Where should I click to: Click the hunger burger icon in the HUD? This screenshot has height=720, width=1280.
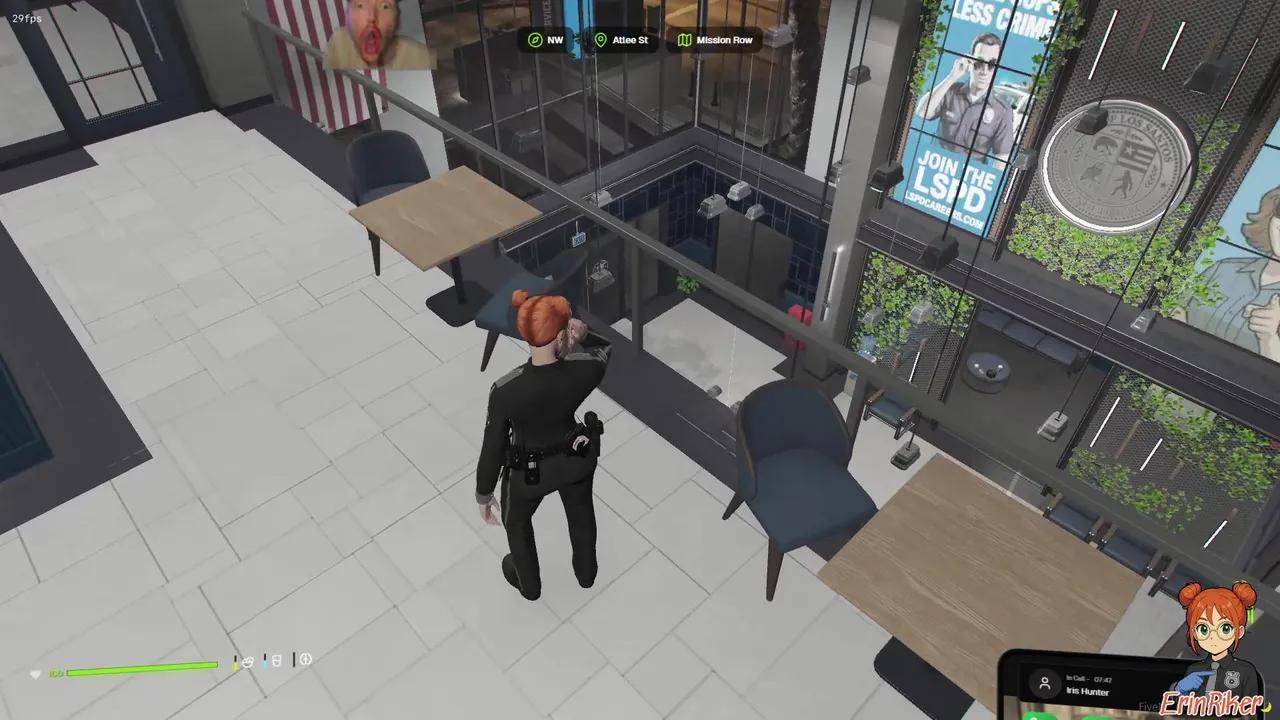click(247, 661)
